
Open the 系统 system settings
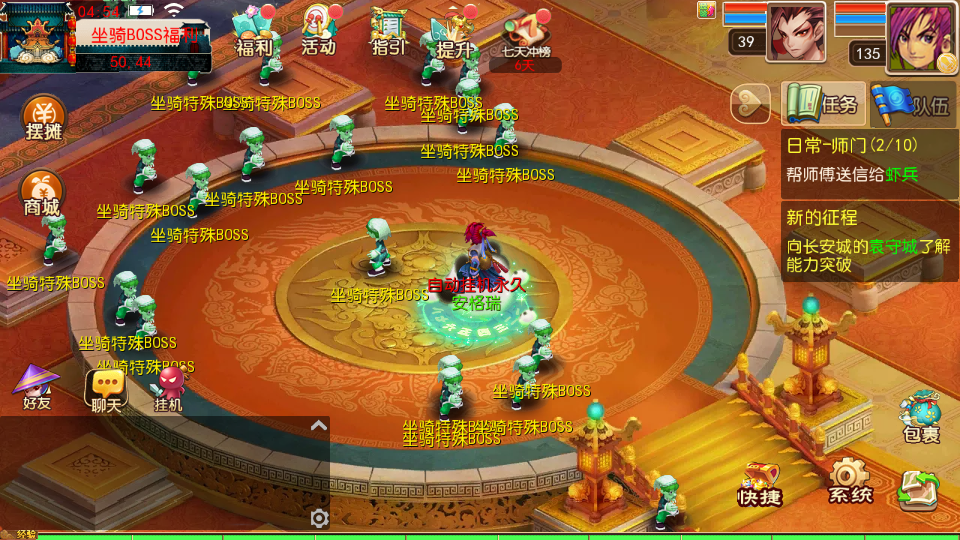tap(849, 481)
